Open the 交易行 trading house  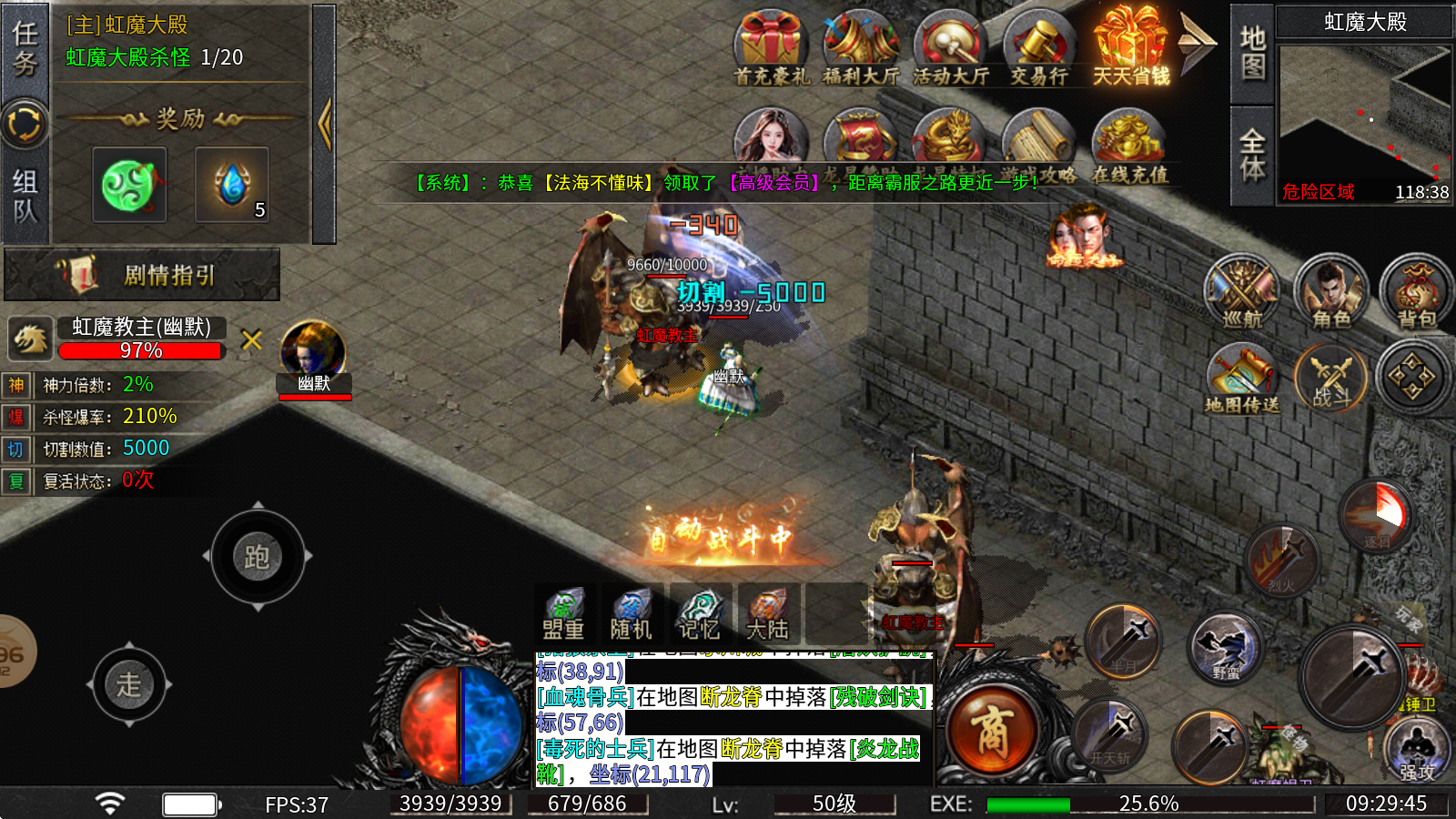coord(1039,49)
